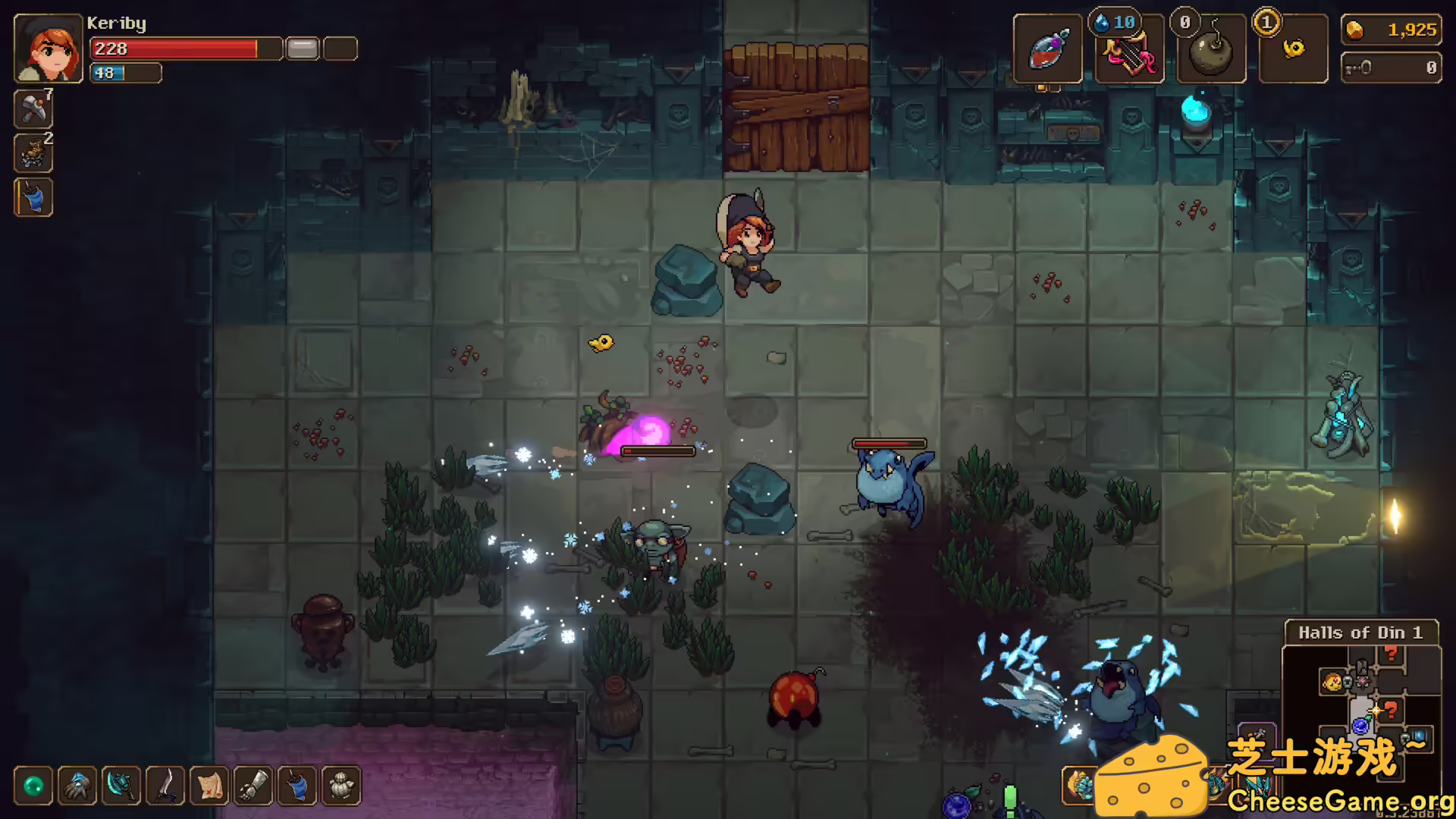
Task: Select the plate armor relic
Action: click(x=341, y=786)
